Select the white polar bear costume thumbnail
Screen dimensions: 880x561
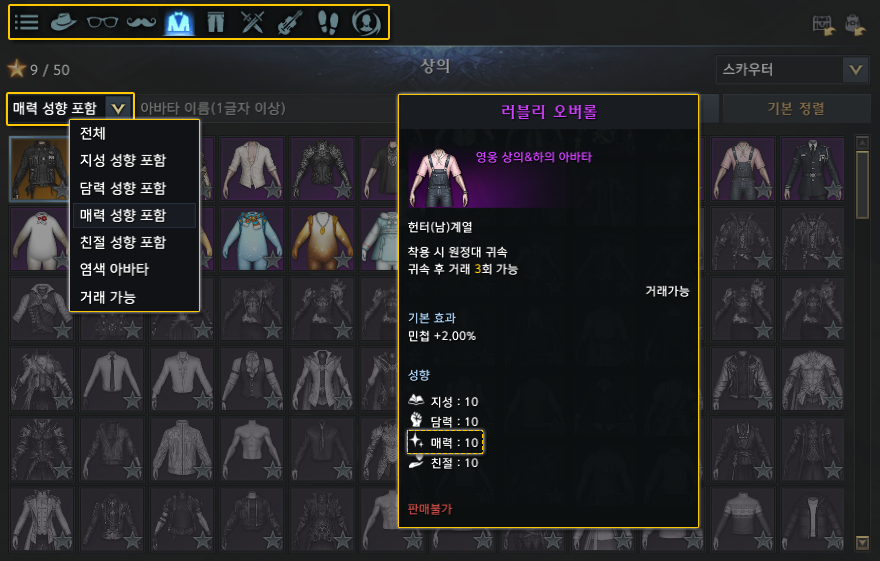point(41,239)
